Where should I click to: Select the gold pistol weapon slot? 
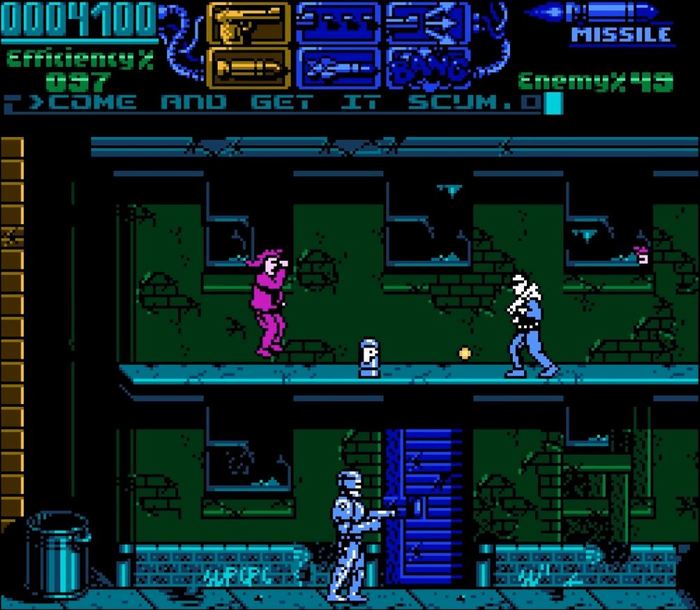(x=248, y=23)
